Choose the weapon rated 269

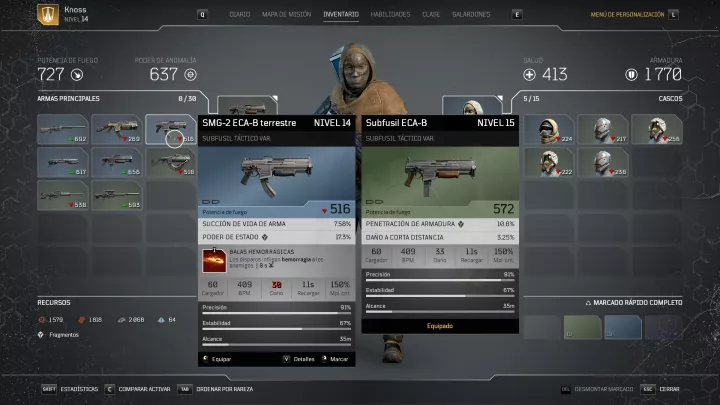118,131
